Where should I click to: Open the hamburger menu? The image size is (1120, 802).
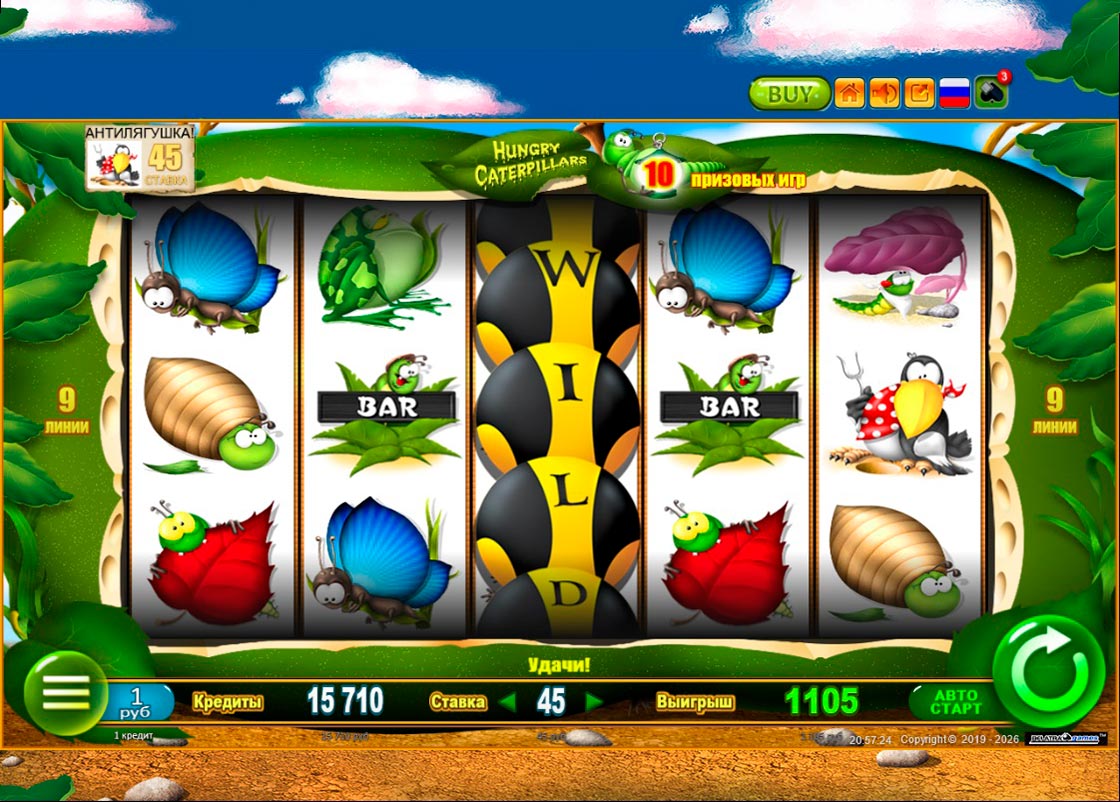pos(66,691)
